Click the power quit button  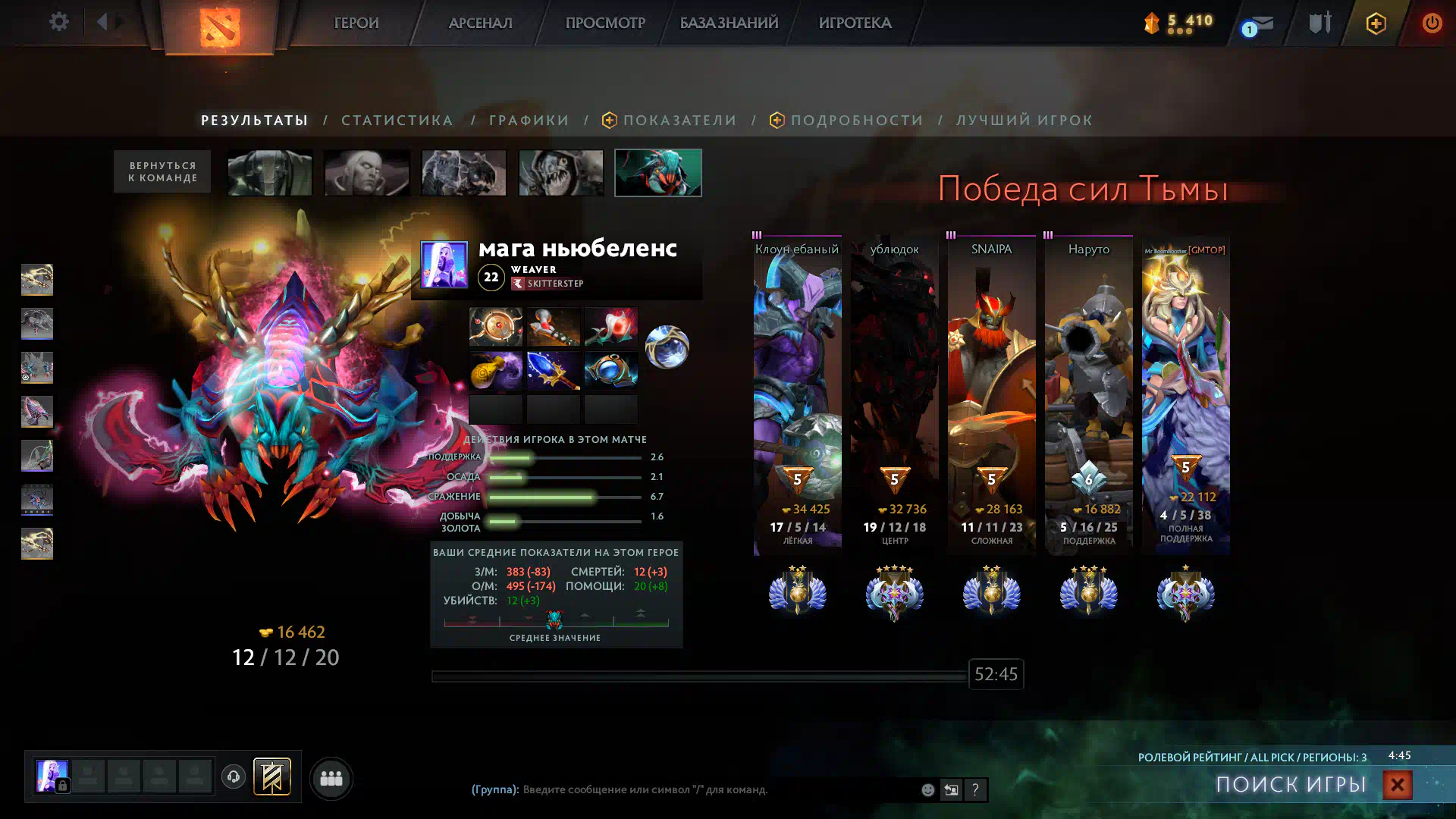[x=1431, y=23]
